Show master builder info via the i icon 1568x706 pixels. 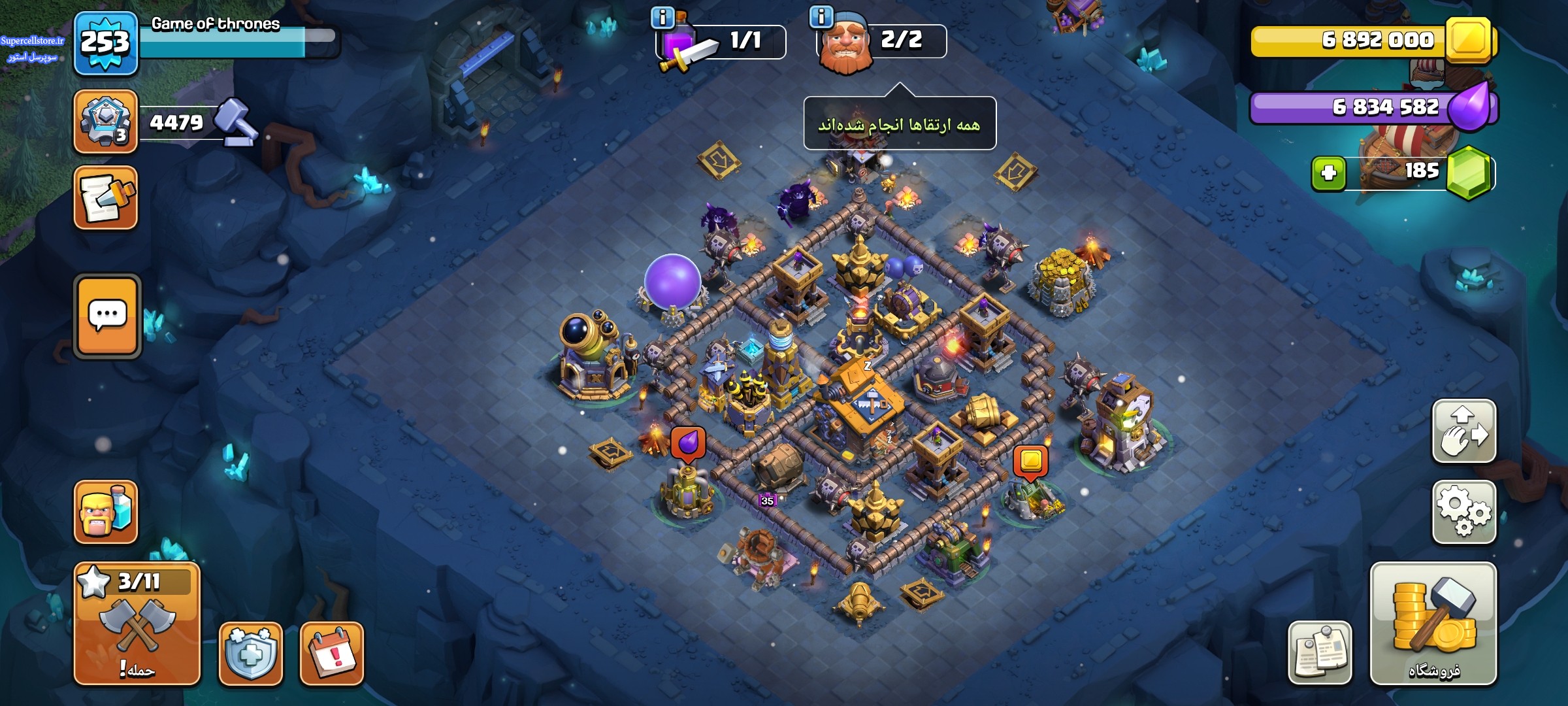tap(821, 16)
